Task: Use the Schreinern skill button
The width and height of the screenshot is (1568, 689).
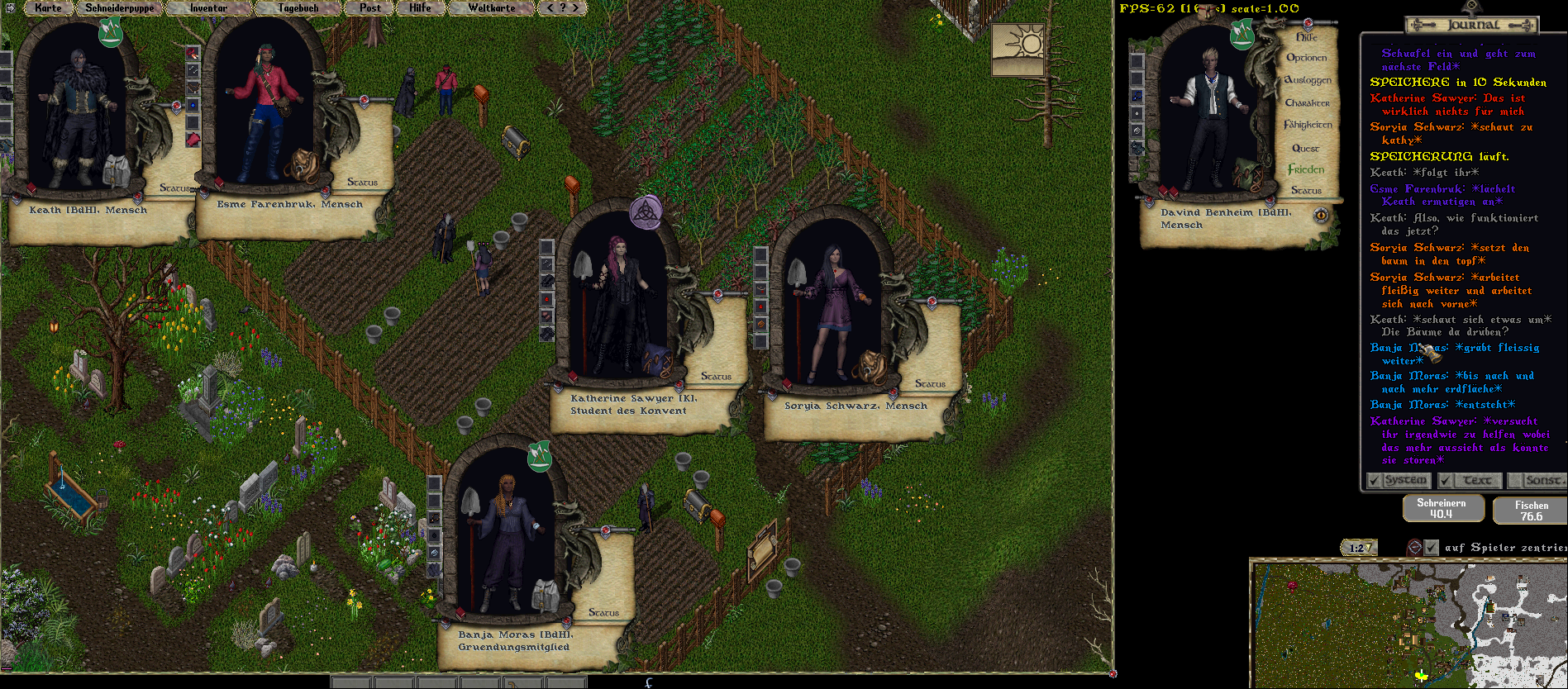Action: [x=1442, y=508]
